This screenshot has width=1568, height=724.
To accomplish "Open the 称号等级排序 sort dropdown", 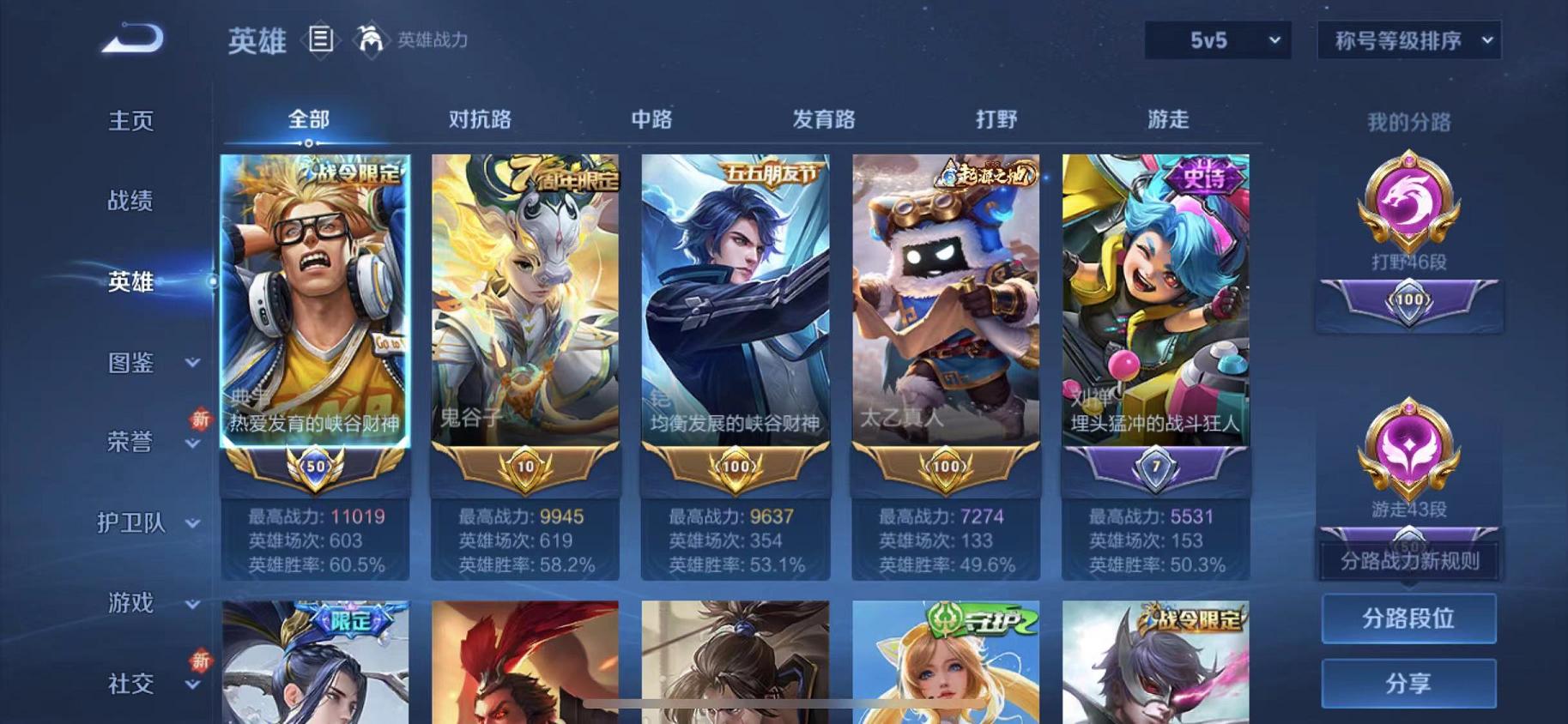I will tap(1408, 39).
